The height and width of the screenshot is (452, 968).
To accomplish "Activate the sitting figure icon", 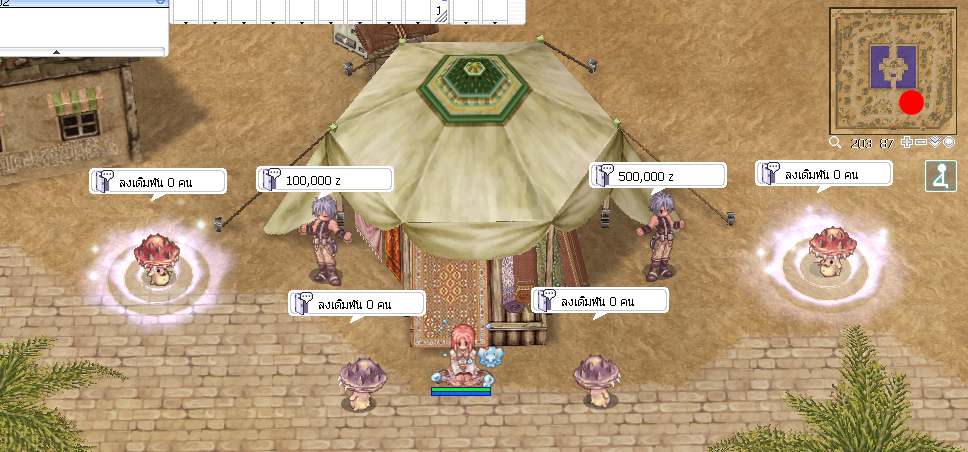I will pos(942,179).
